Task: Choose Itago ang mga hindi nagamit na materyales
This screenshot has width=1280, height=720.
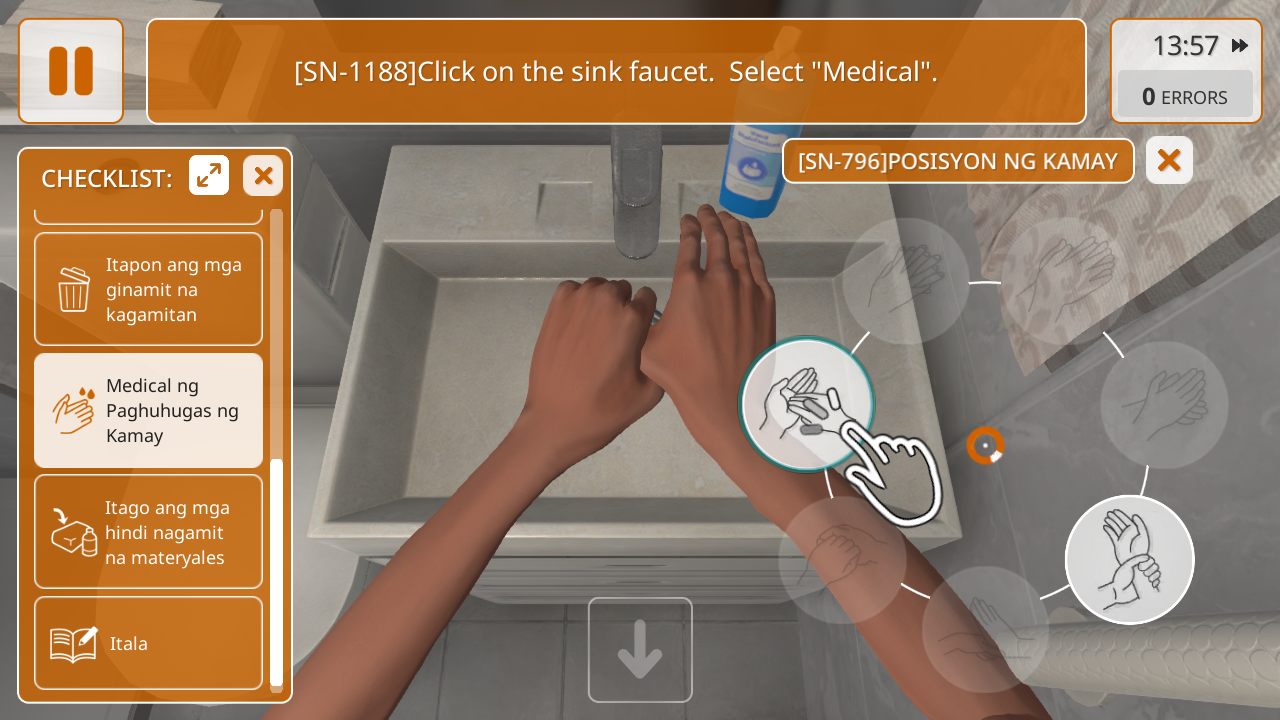Action: (x=148, y=532)
